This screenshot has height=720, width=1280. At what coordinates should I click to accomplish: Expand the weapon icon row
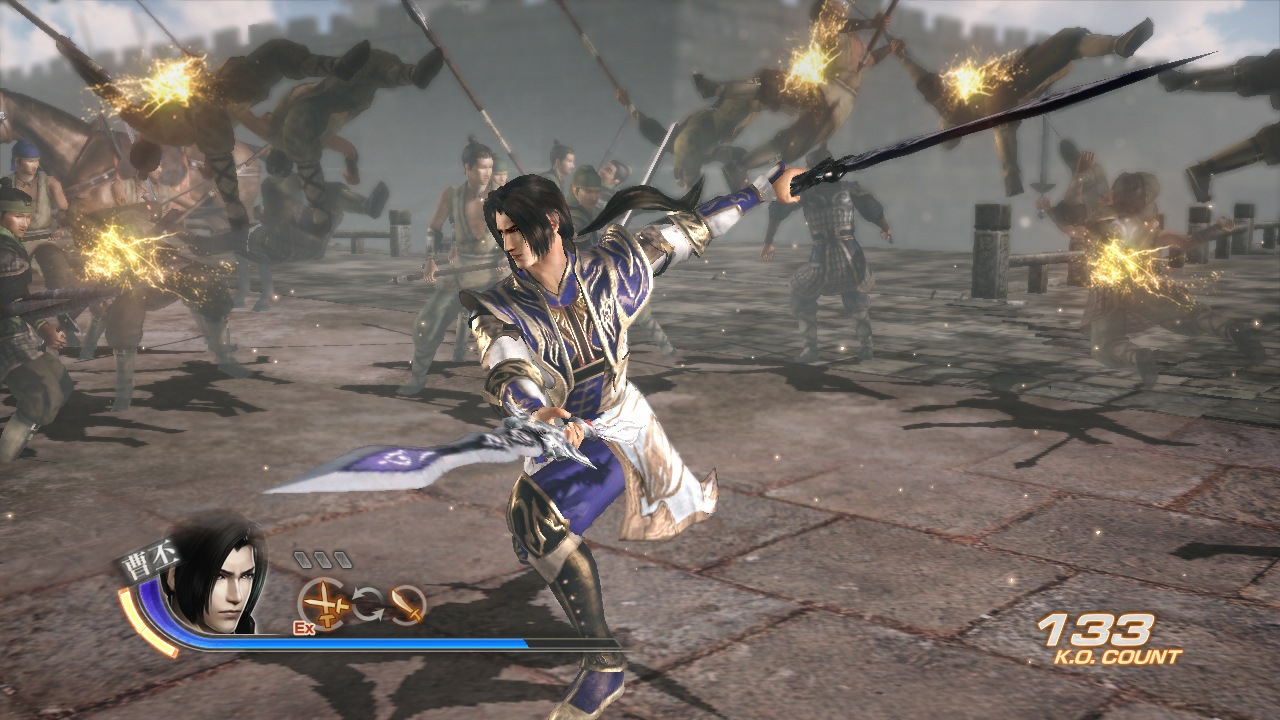[367, 602]
